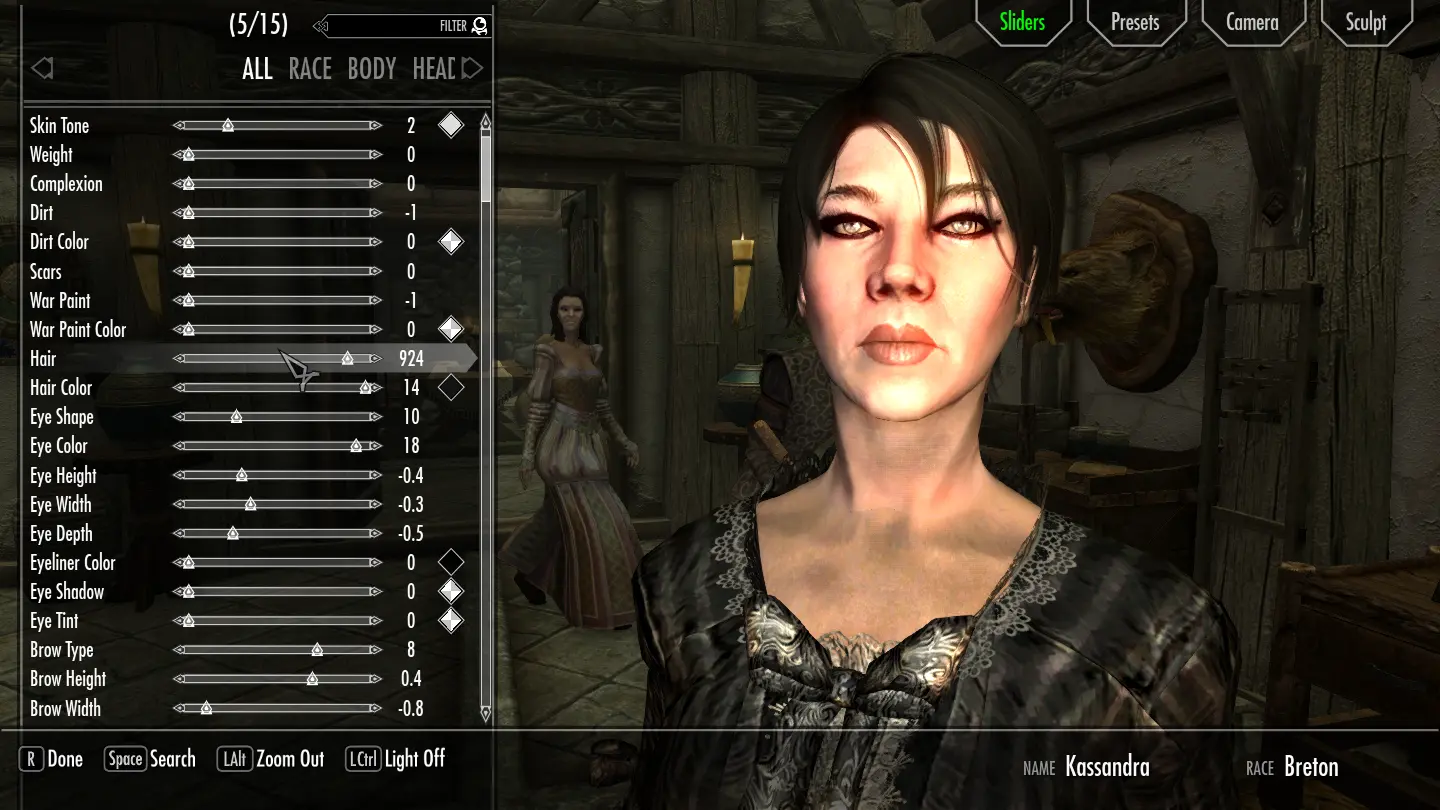Open the Eyeliner Color swatch diamond
Viewport: 1440px width, 810px height.
tap(451, 562)
